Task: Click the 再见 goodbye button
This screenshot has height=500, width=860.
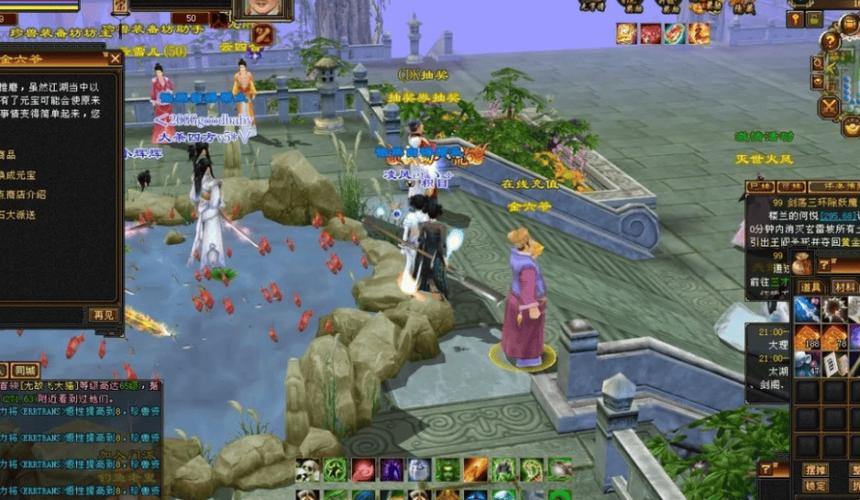Action: pos(103,315)
